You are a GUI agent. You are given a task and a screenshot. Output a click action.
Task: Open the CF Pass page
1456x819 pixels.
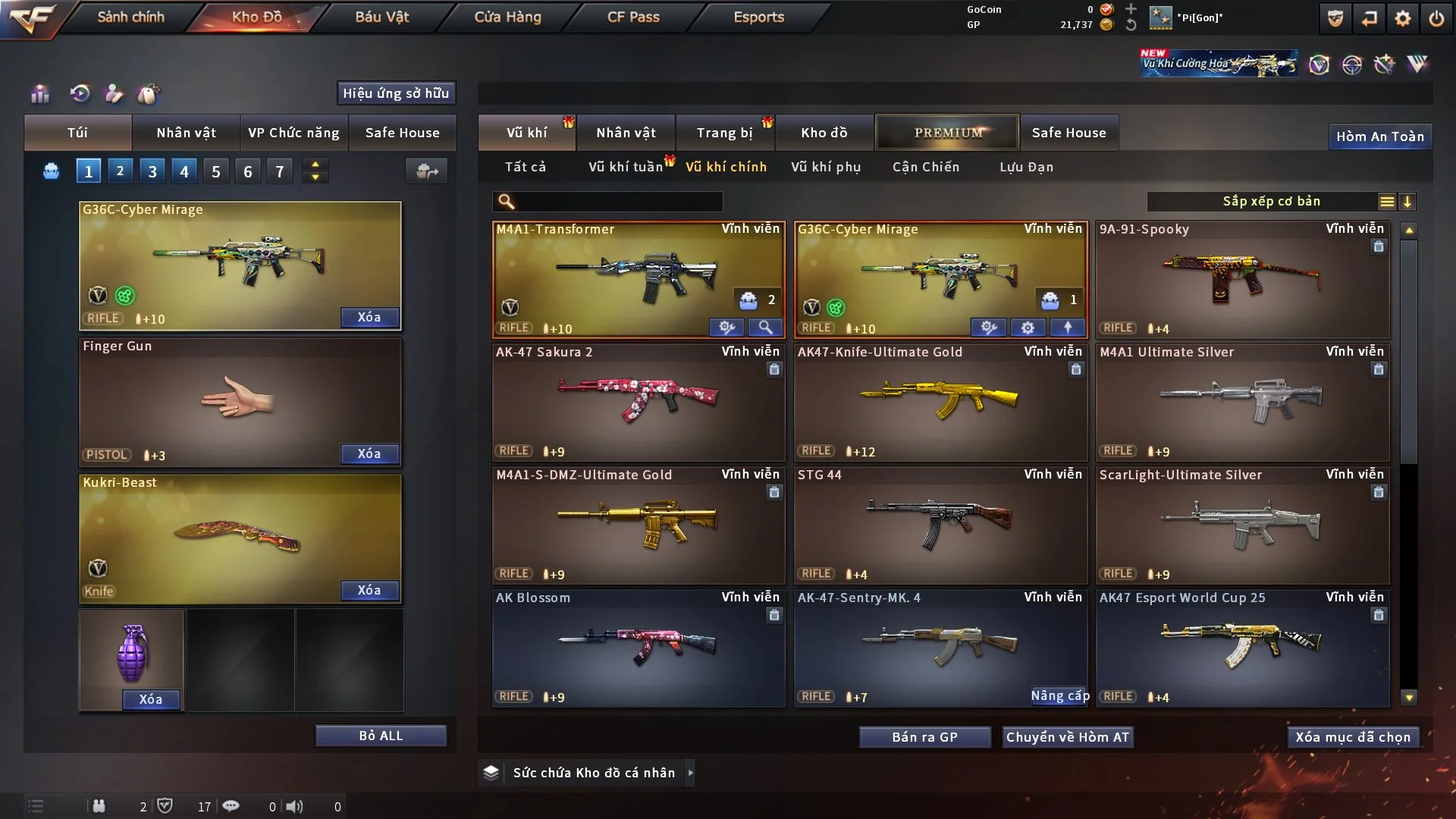click(633, 17)
